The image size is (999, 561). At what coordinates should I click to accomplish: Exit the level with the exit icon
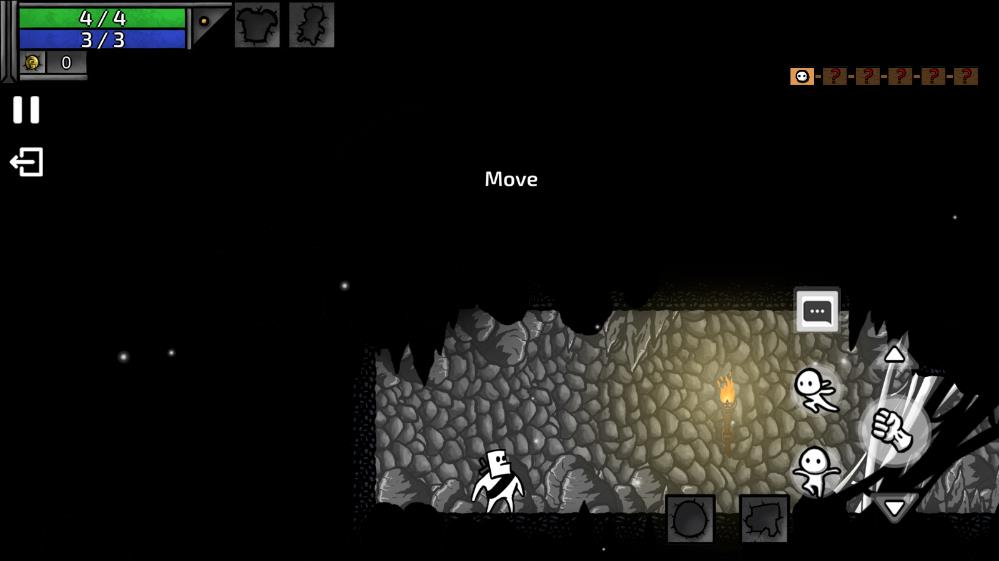pyautogui.click(x=27, y=162)
